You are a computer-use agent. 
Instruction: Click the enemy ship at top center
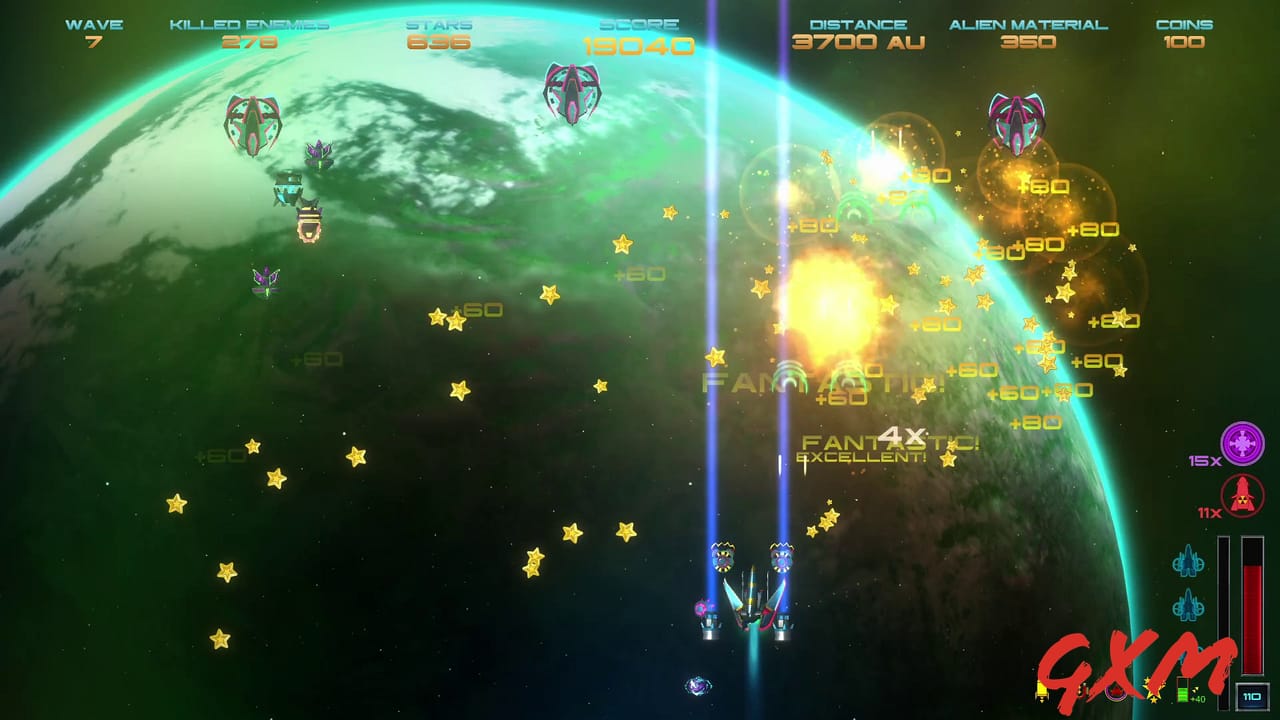pyautogui.click(x=573, y=92)
